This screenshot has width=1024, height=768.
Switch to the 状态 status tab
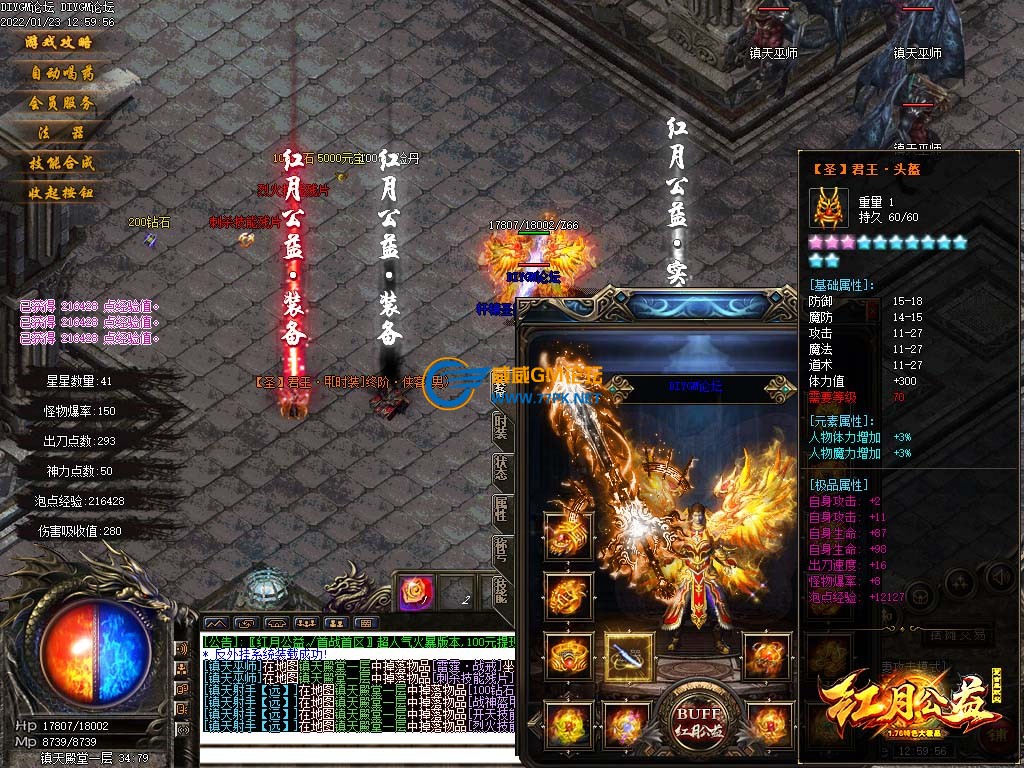coord(501,467)
